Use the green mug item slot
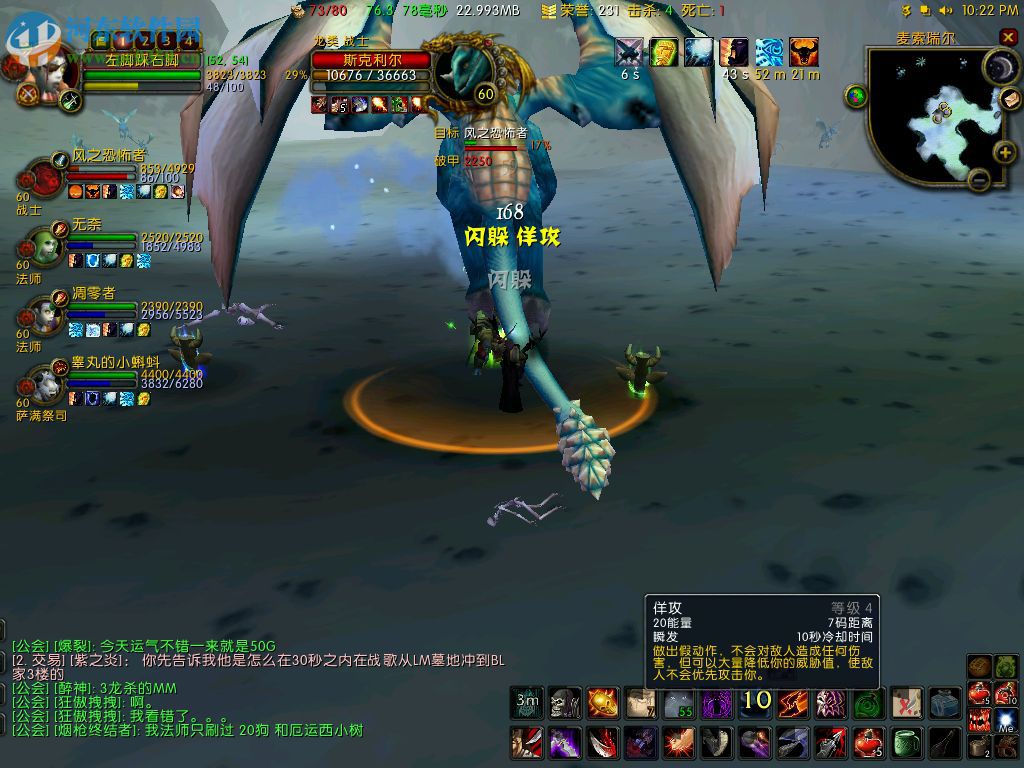 pos(907,742)
